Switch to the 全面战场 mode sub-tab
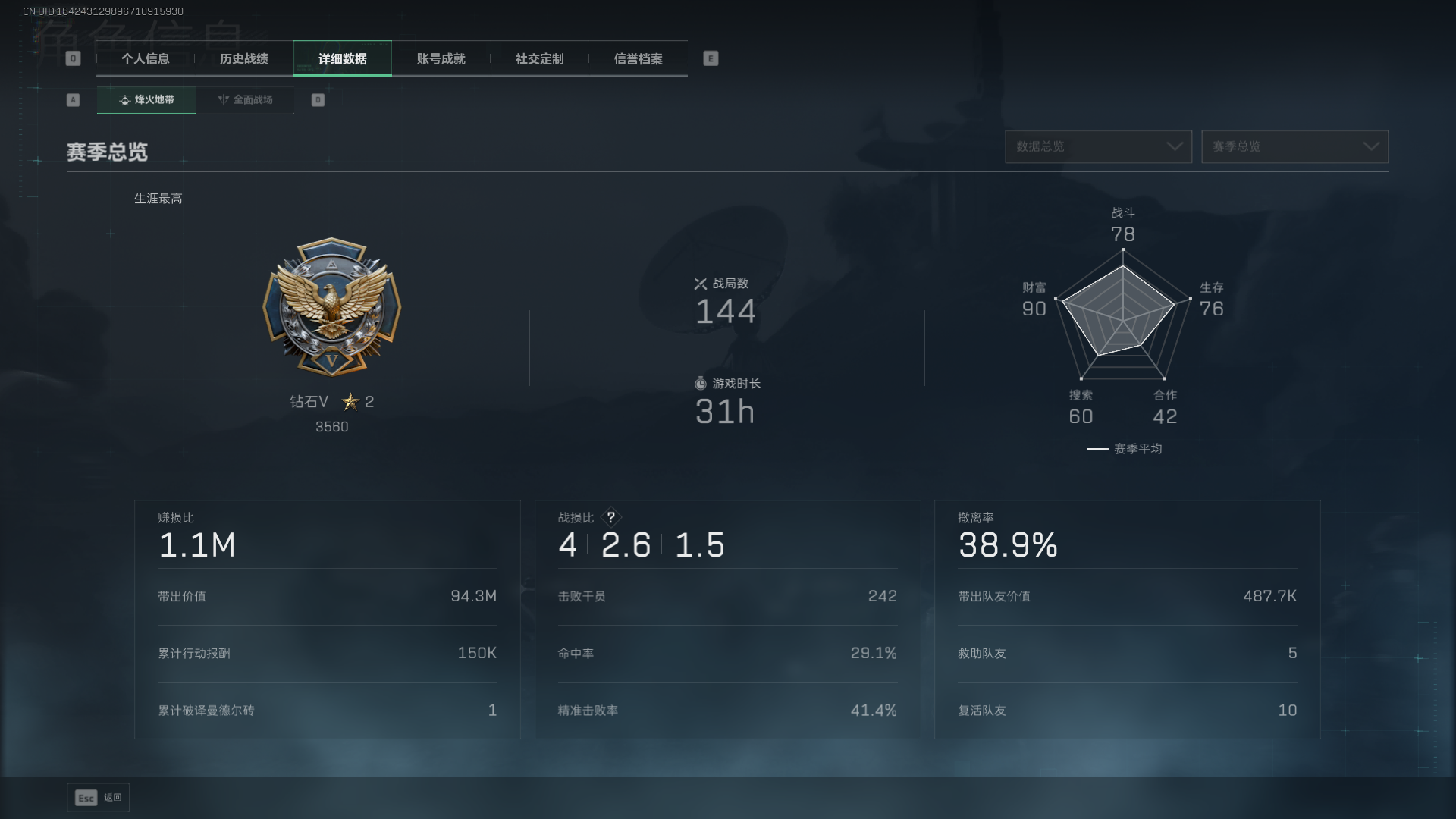 [245, 100]
